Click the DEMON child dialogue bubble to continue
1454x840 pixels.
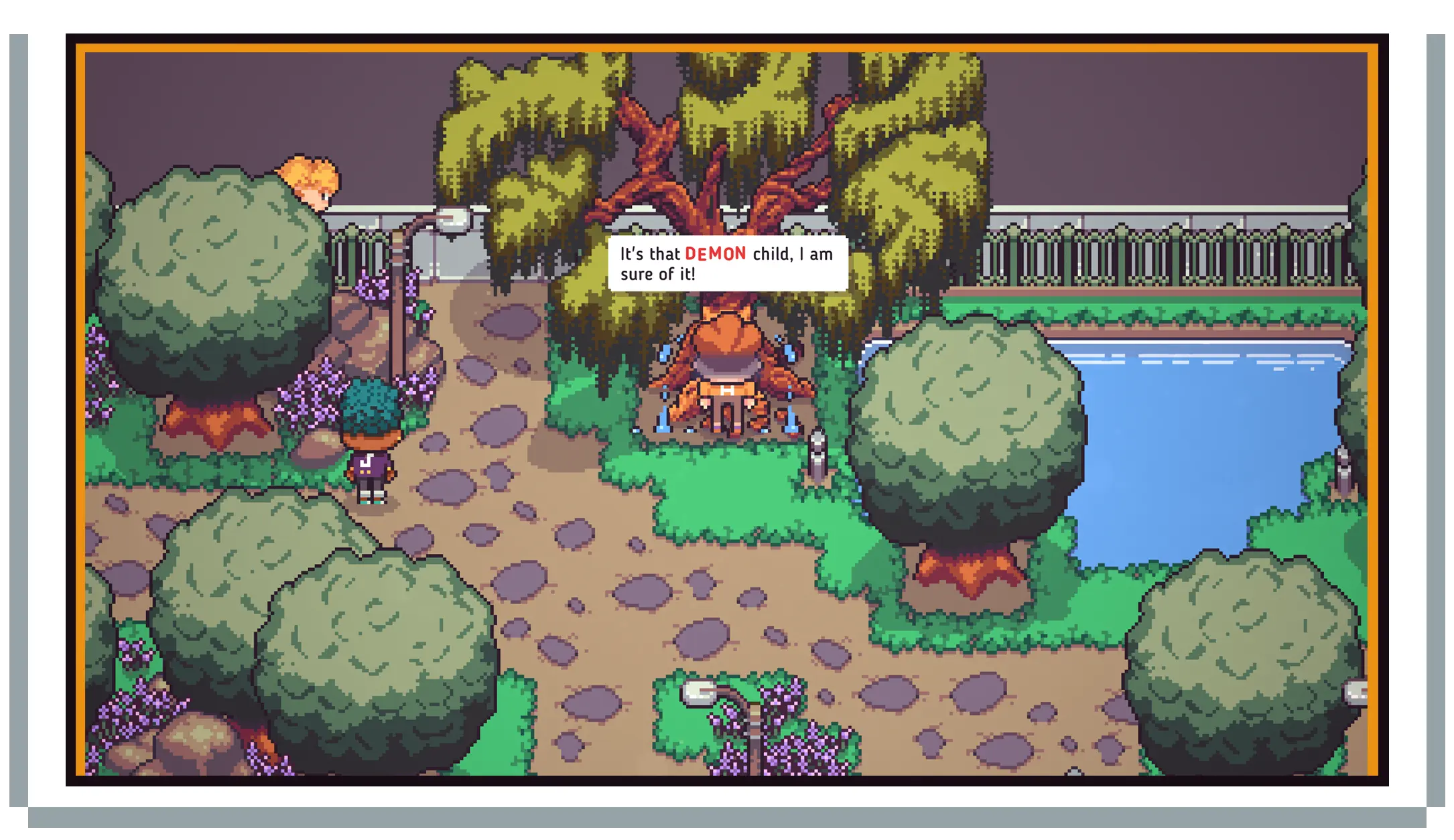pos(727,263)
